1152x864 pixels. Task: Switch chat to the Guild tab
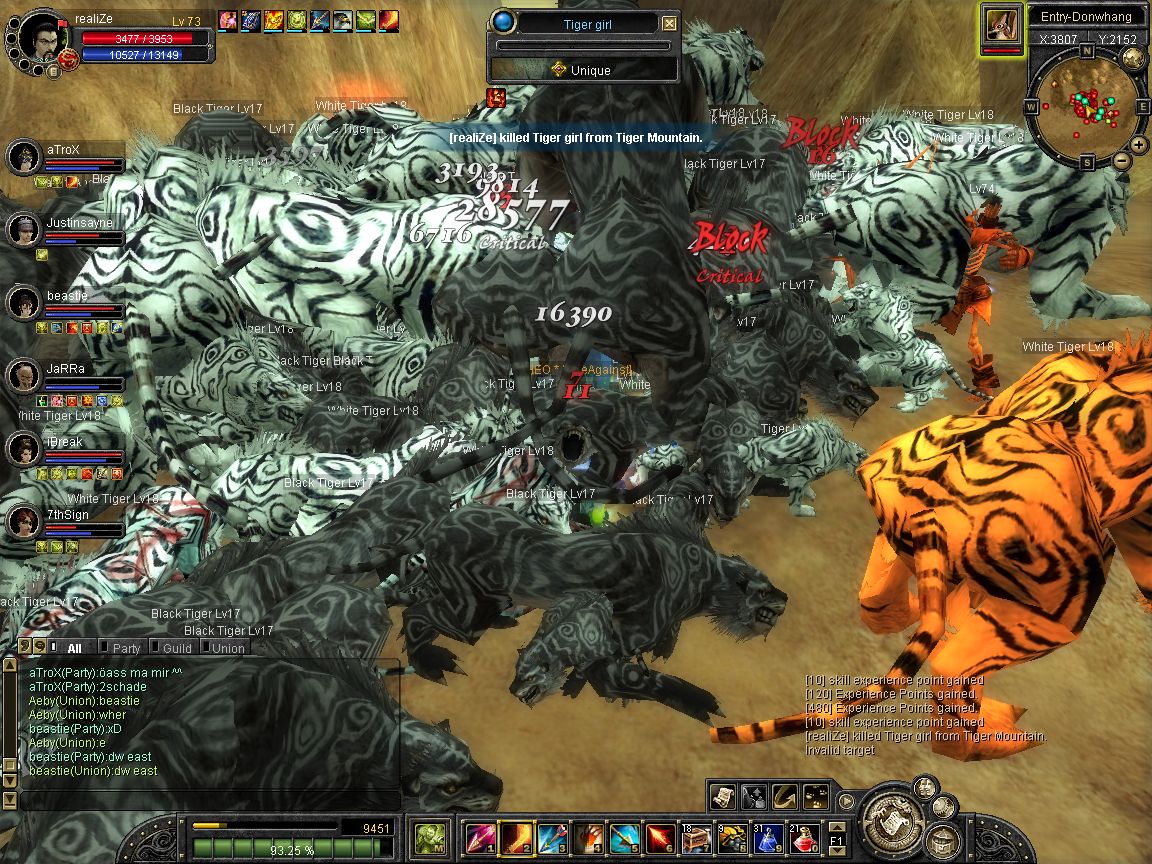(176, 648)
